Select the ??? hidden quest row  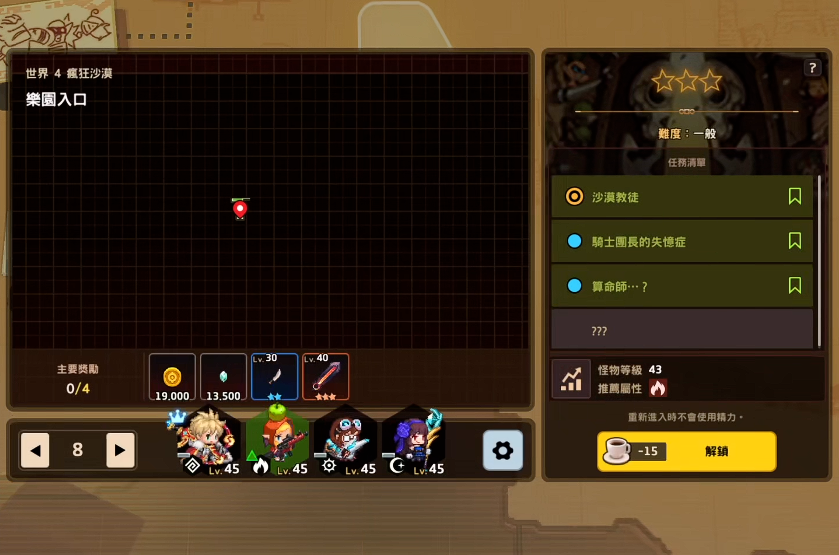682,330
